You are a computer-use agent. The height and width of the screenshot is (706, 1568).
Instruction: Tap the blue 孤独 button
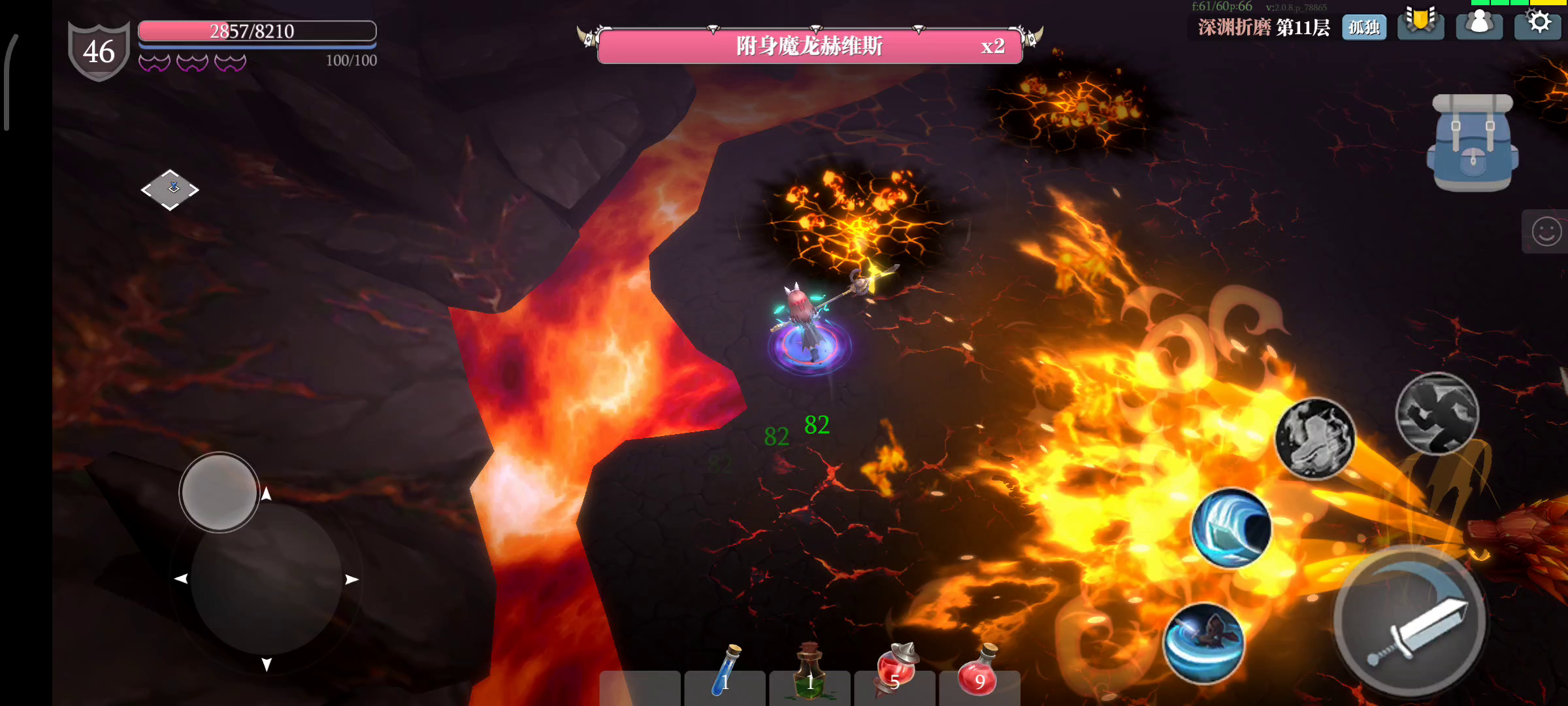coord(1364,27)
